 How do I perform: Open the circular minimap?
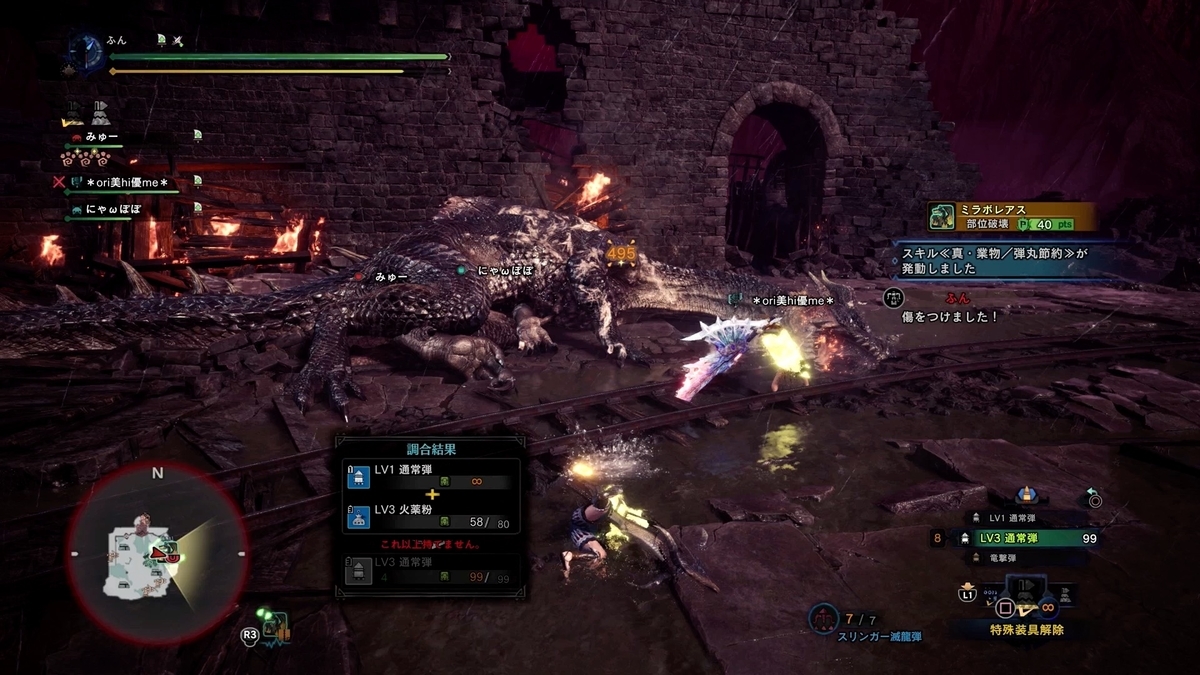click(x=157, y=553)
